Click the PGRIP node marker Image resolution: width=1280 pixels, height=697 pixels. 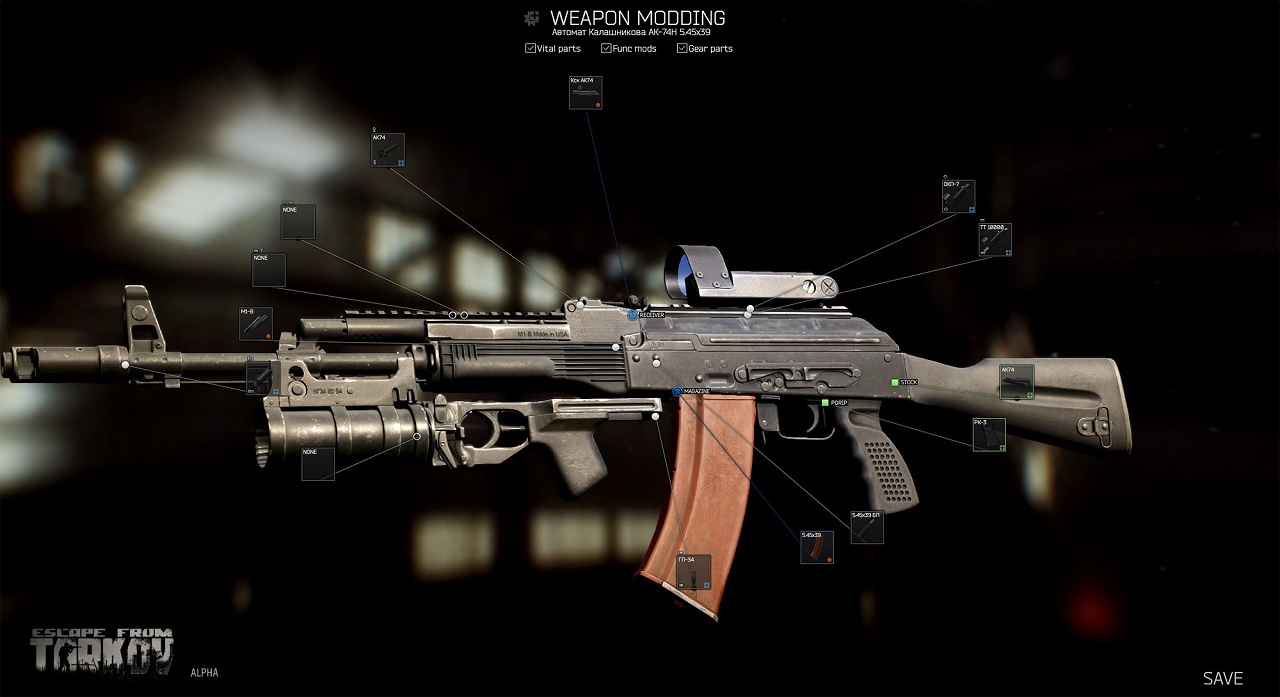pos(825,402)
